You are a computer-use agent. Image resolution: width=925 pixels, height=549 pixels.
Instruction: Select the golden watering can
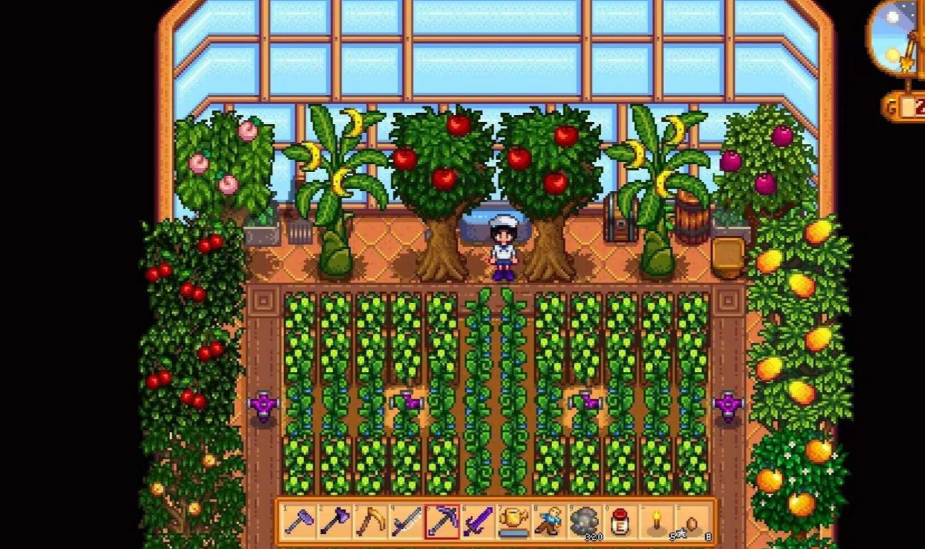tap(513, 521)
